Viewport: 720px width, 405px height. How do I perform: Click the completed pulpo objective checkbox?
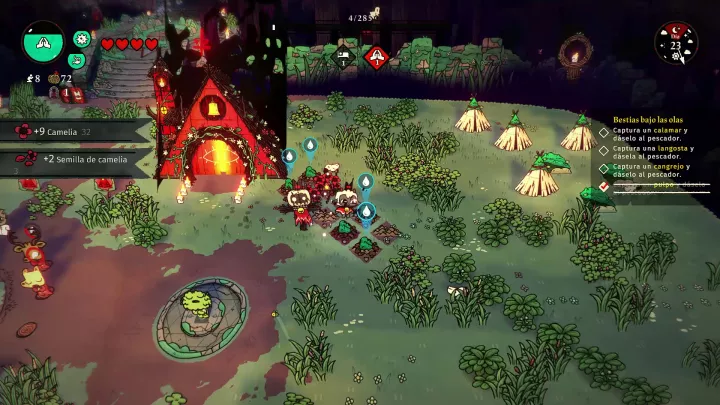[603, 185]
